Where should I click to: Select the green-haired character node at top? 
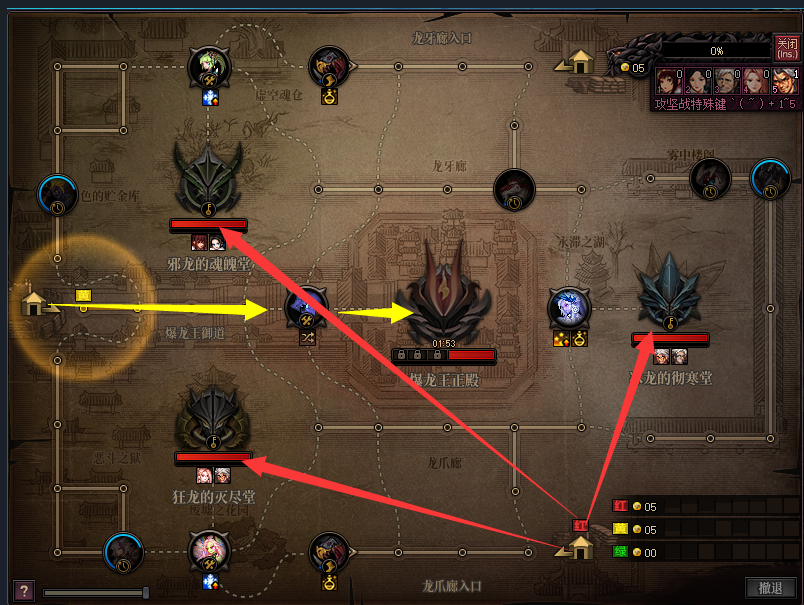(209, 67)
